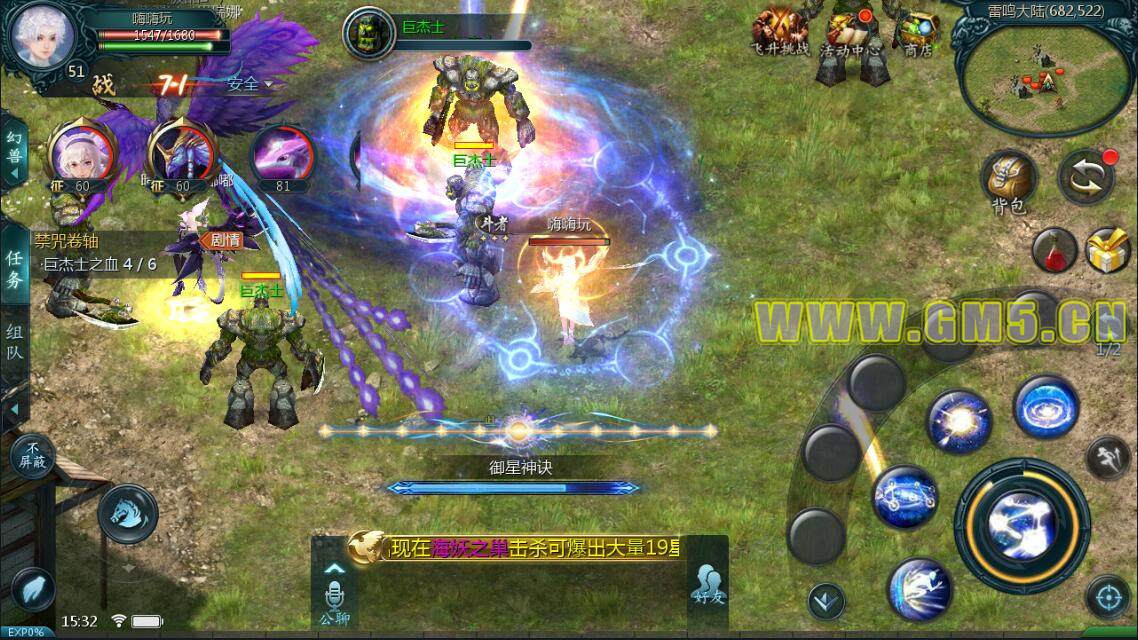Toggle the crosshair target lock button
Image resolution: width=1138 pixels, height=640 pixels.
click(1106, 597)
